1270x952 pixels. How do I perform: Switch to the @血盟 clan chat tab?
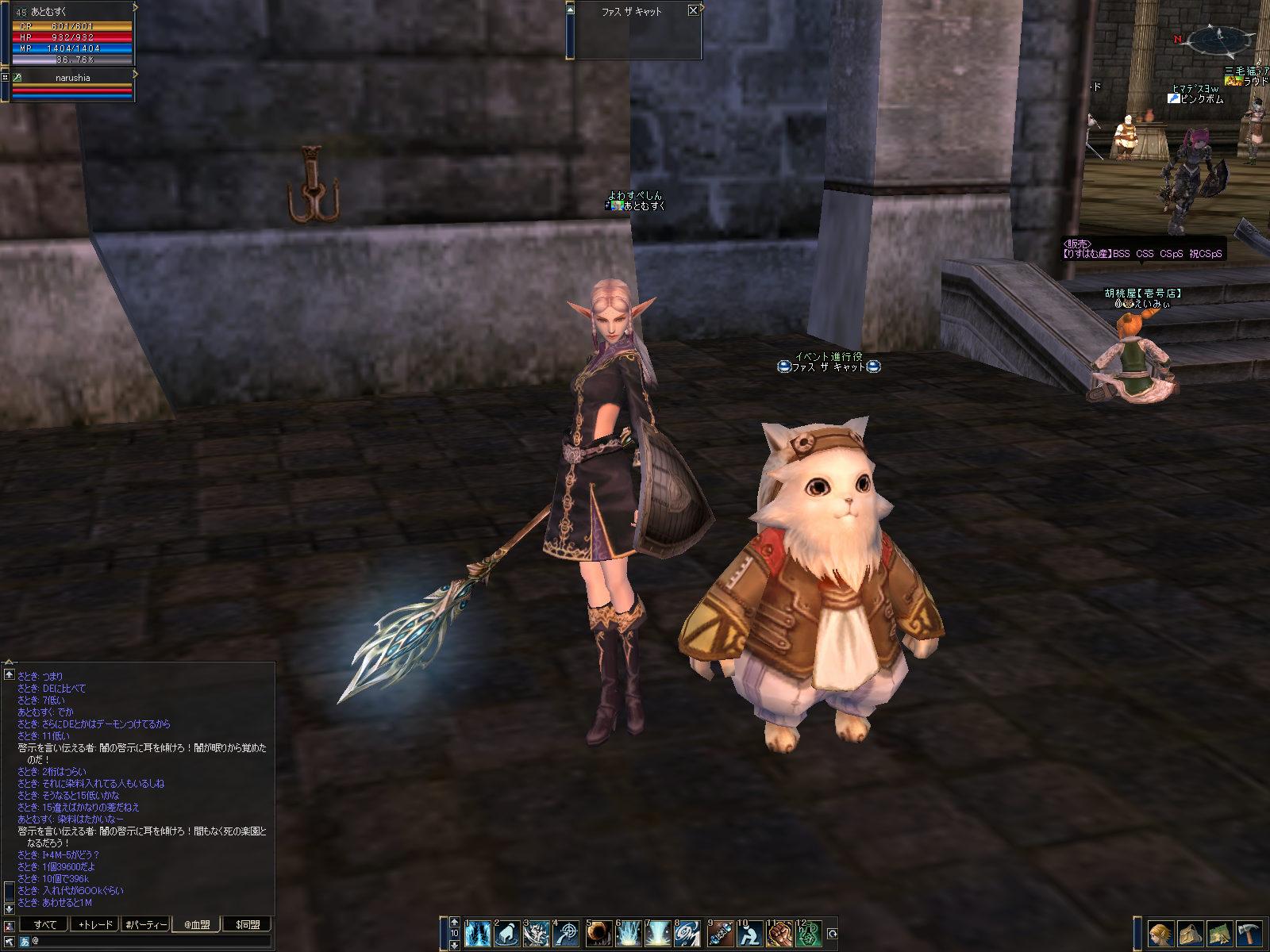[x=197, y=924]
